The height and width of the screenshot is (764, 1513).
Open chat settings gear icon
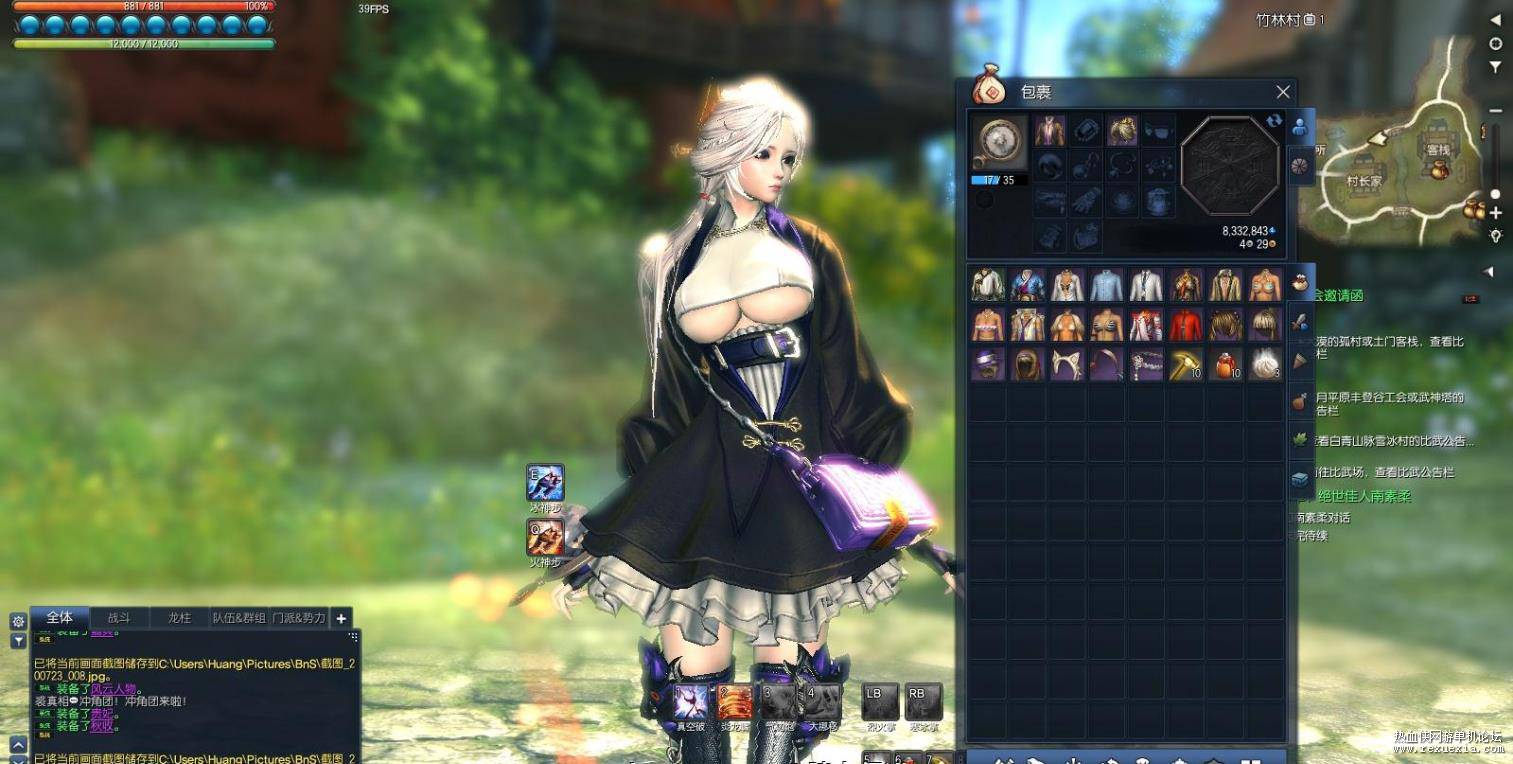[x=18, y=621]
